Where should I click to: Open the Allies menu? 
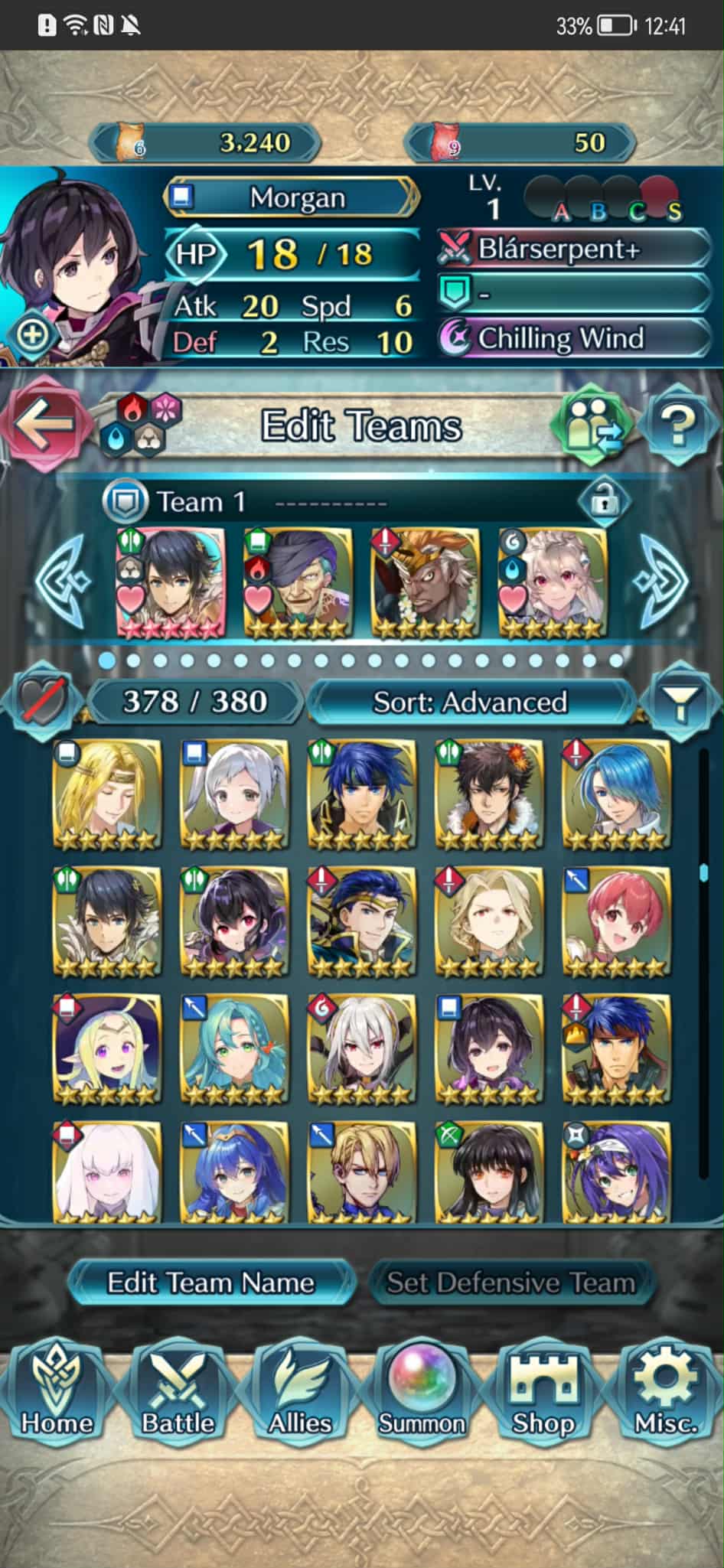[299, 1393]
